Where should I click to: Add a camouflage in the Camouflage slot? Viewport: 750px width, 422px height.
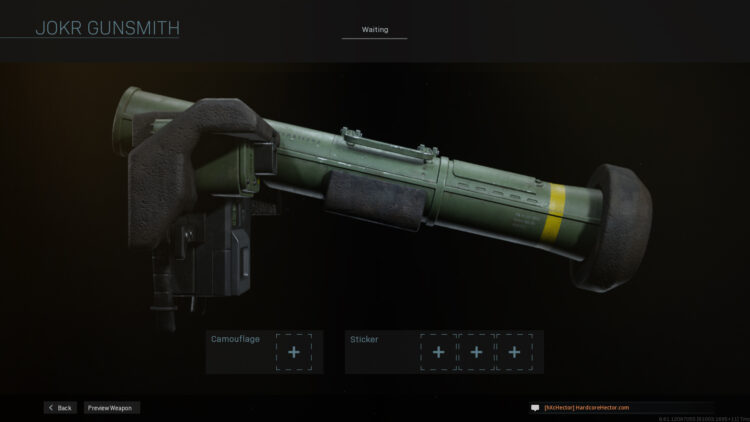(x=293, y=352)
